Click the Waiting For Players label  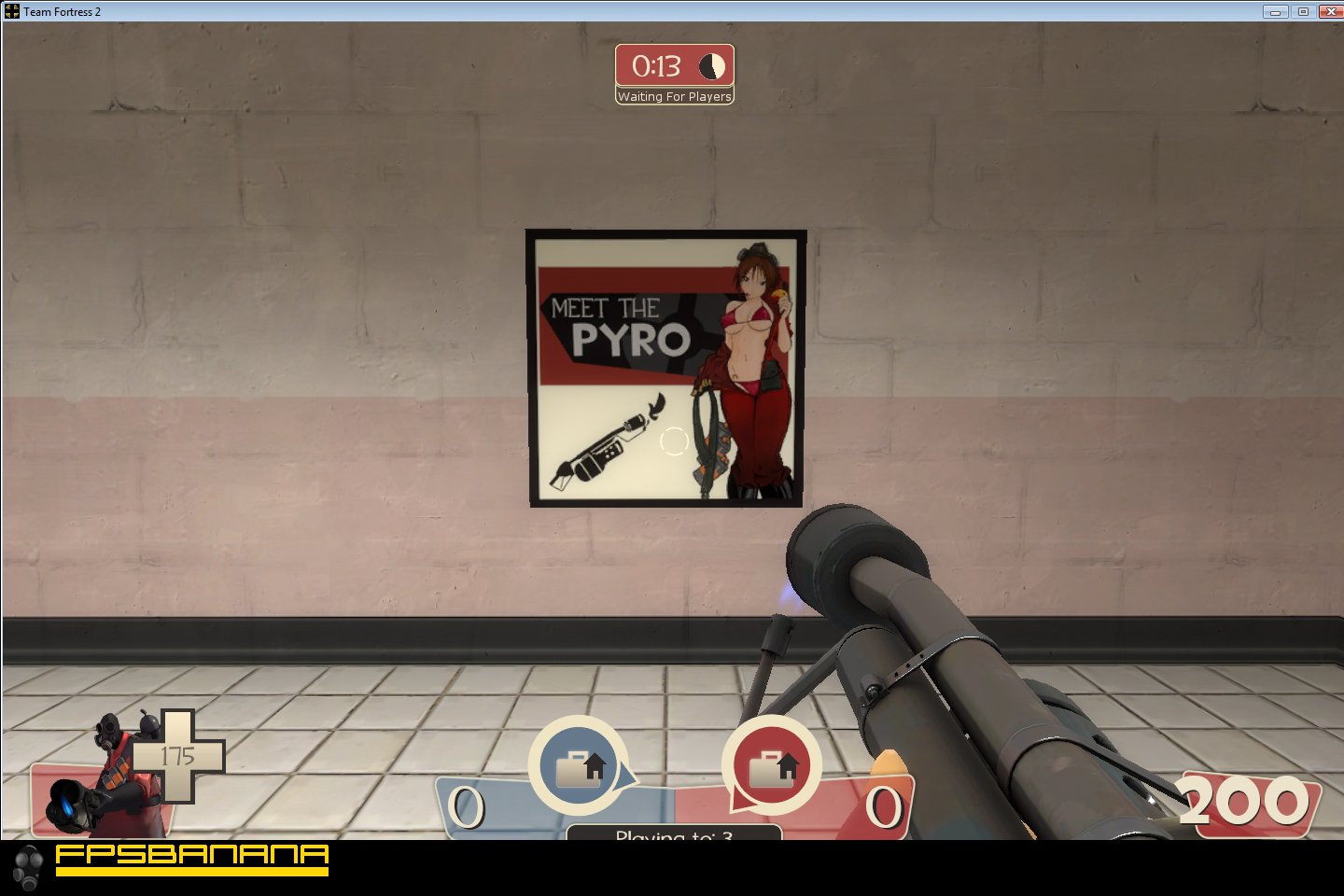tap(674, 96)
